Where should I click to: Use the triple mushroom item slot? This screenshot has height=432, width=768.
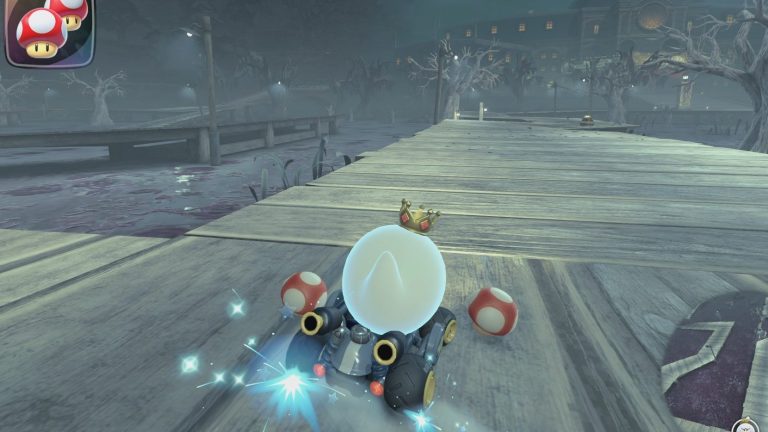coord(48,32)
